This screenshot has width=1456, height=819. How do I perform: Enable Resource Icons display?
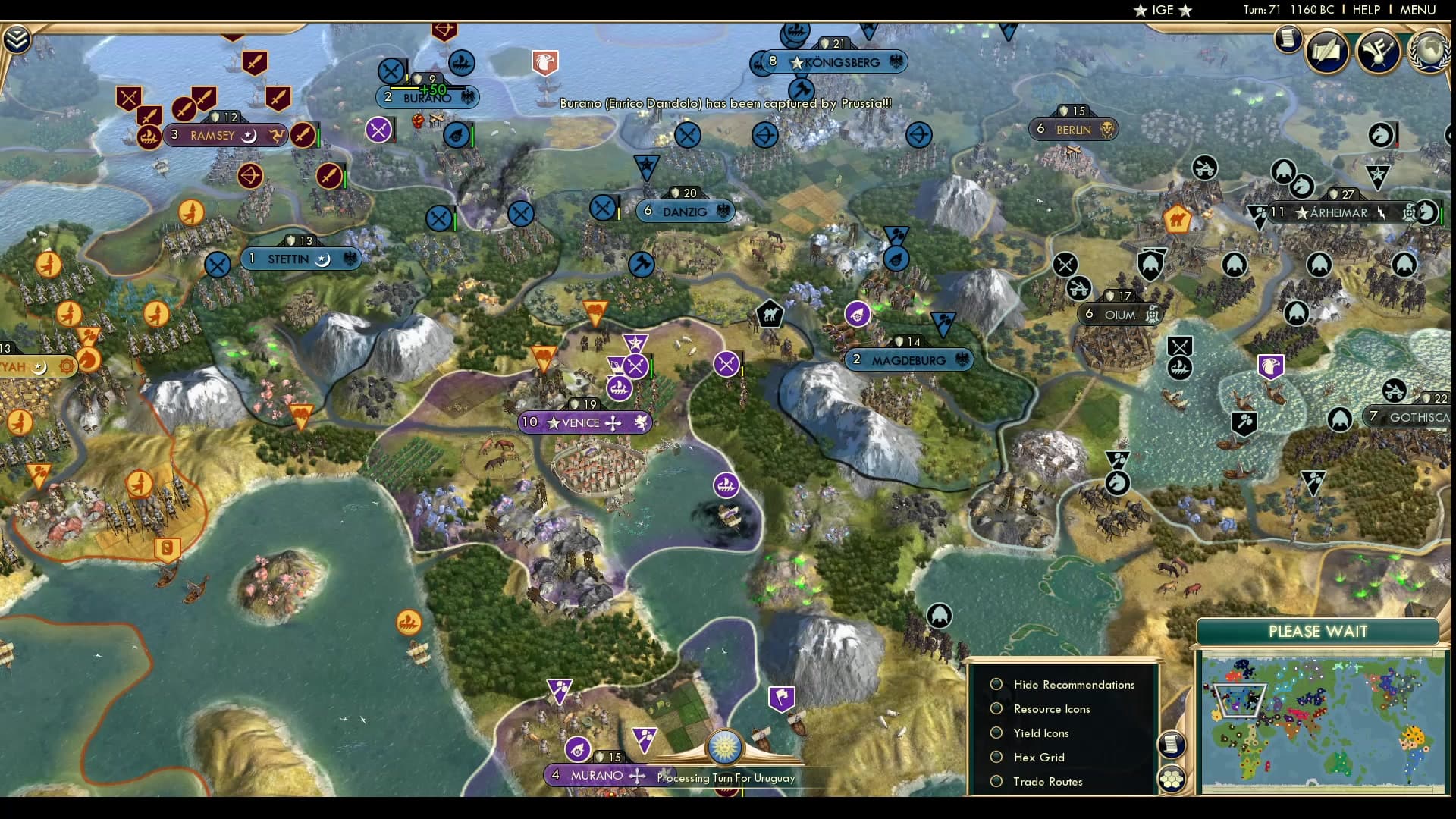click(x=996, y=708)
